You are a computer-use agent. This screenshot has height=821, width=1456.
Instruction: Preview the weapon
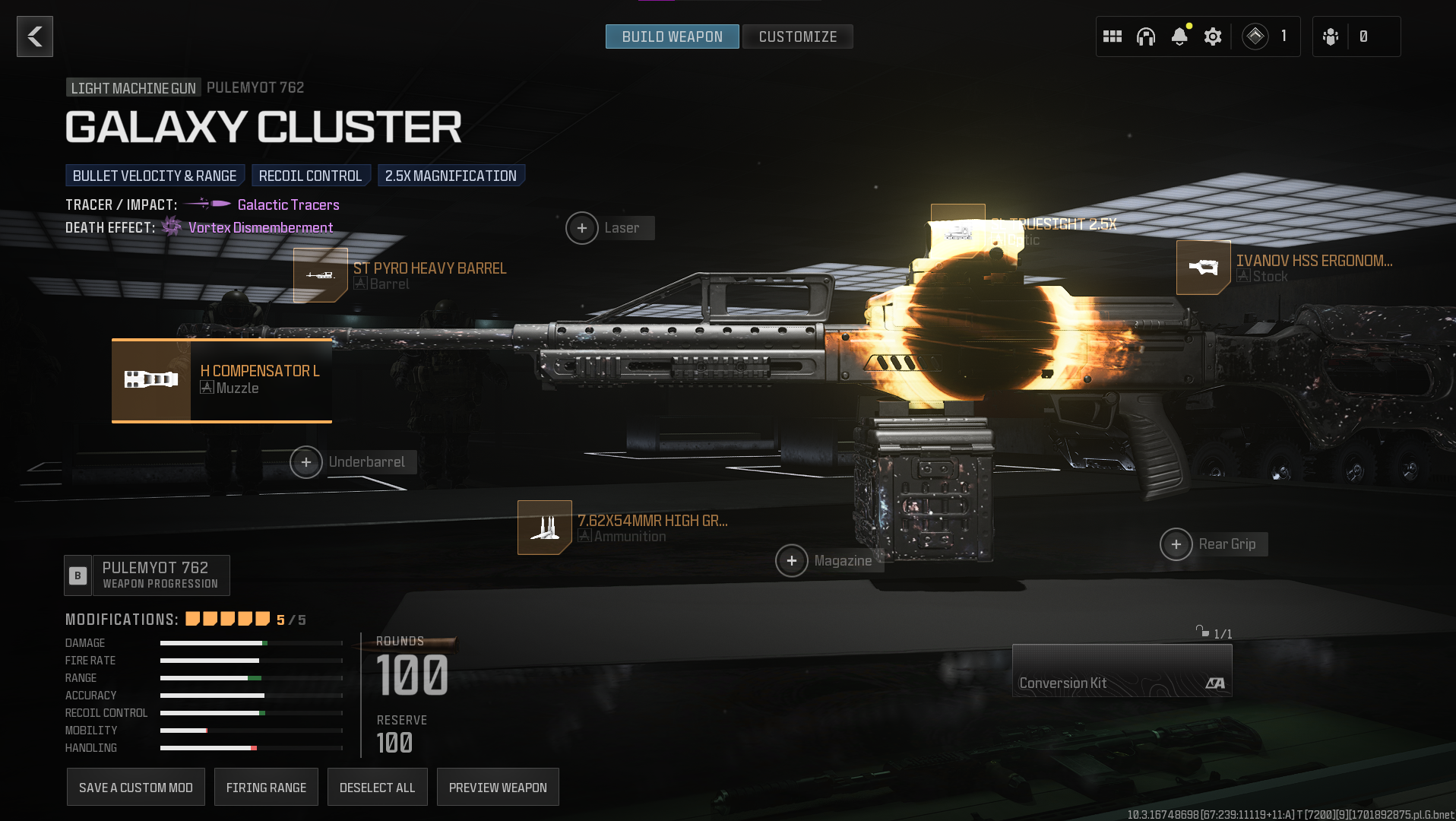click(x=498, y=788)
